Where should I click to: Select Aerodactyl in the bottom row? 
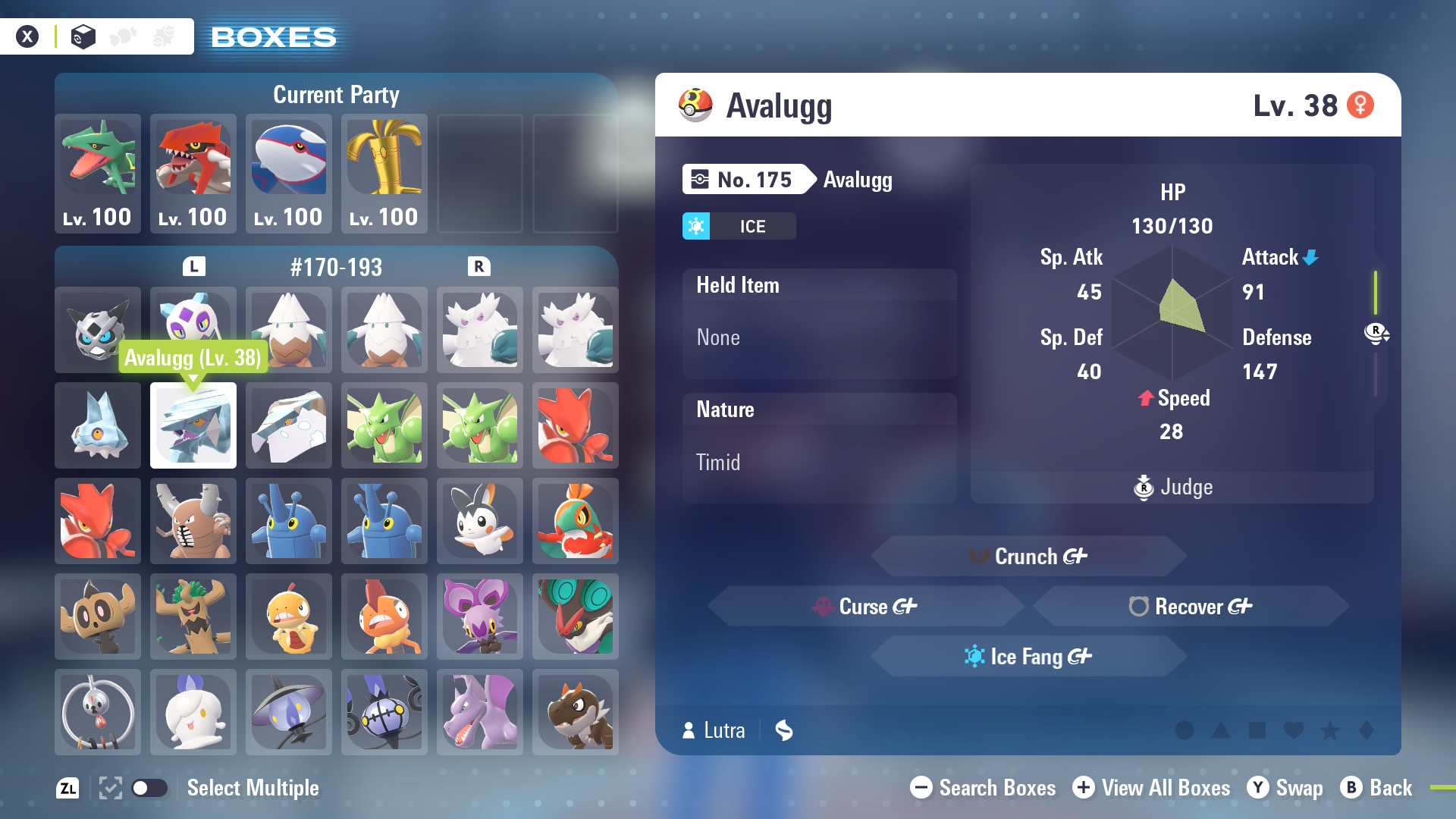pyautogui.click(x=480, y=712)
